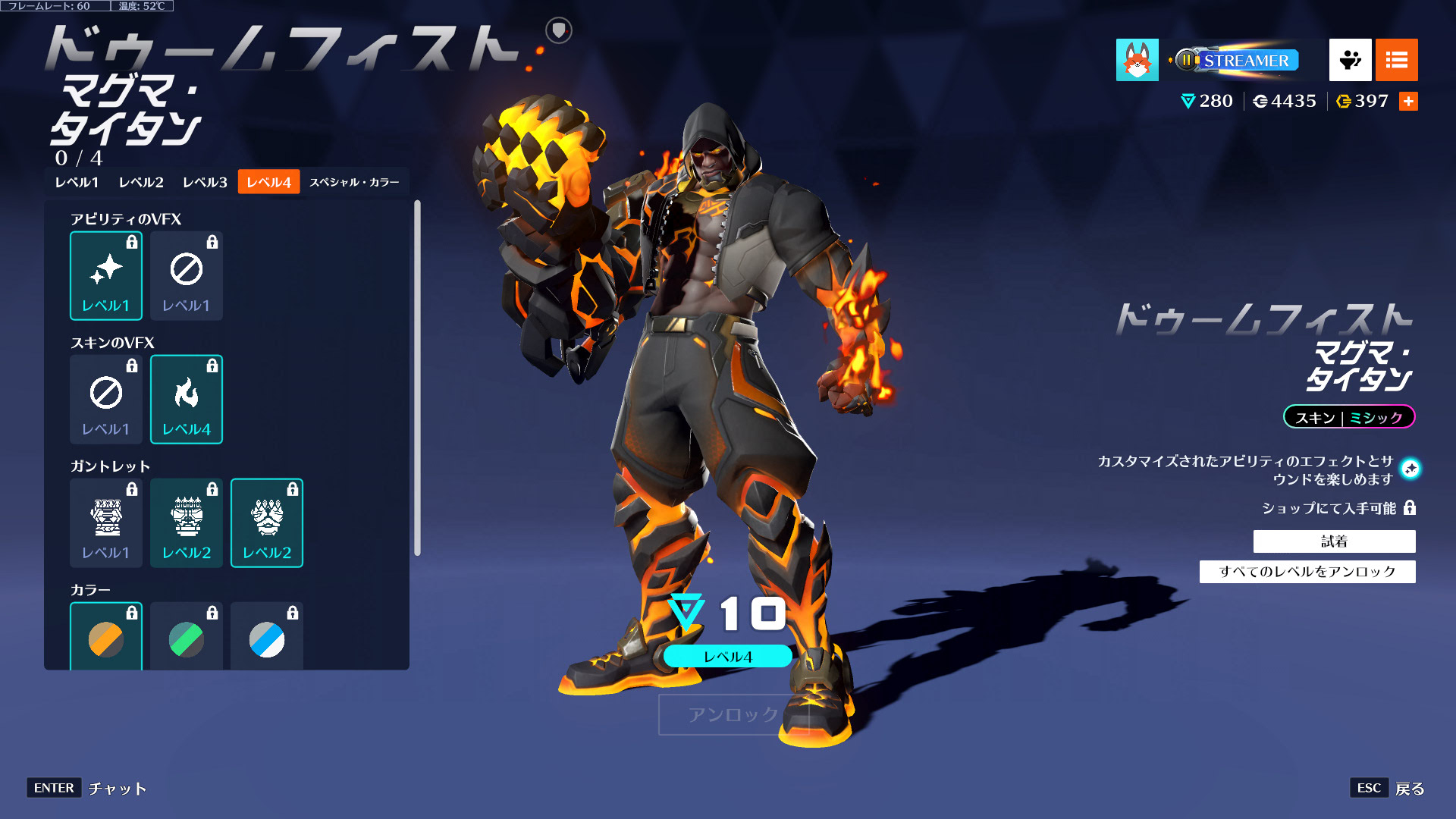The width and height of the screenshot is (1456, 819).
Task: Open the orange hamburger menu
Action: [1396, 60]
